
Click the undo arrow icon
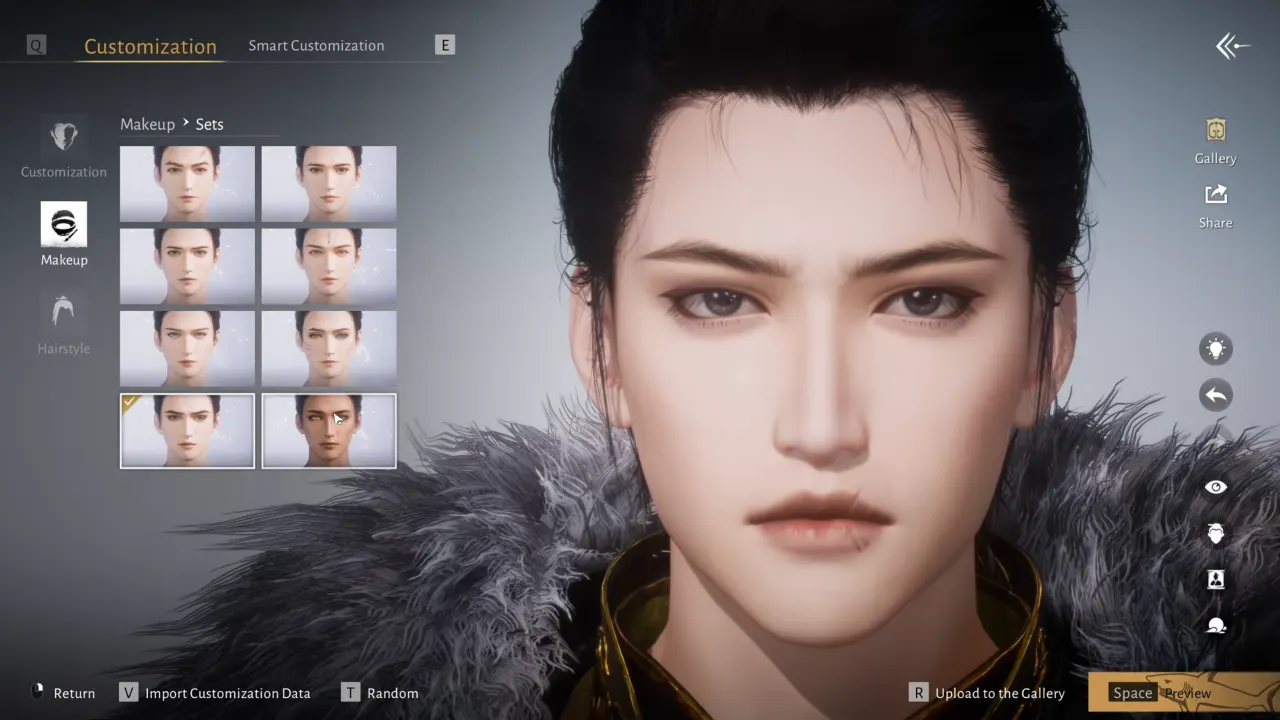tap(1215, 394)
